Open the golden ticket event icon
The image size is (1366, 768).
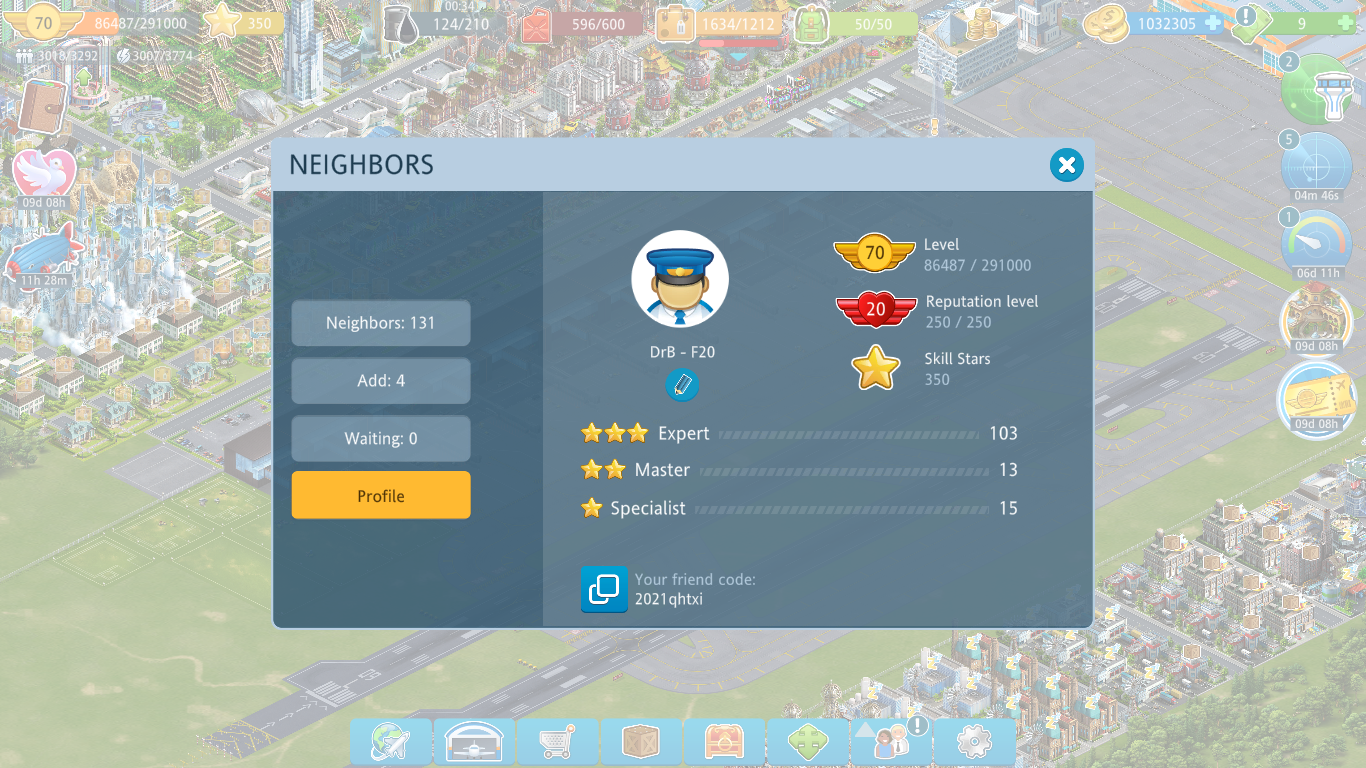(x=1317, y=398)
